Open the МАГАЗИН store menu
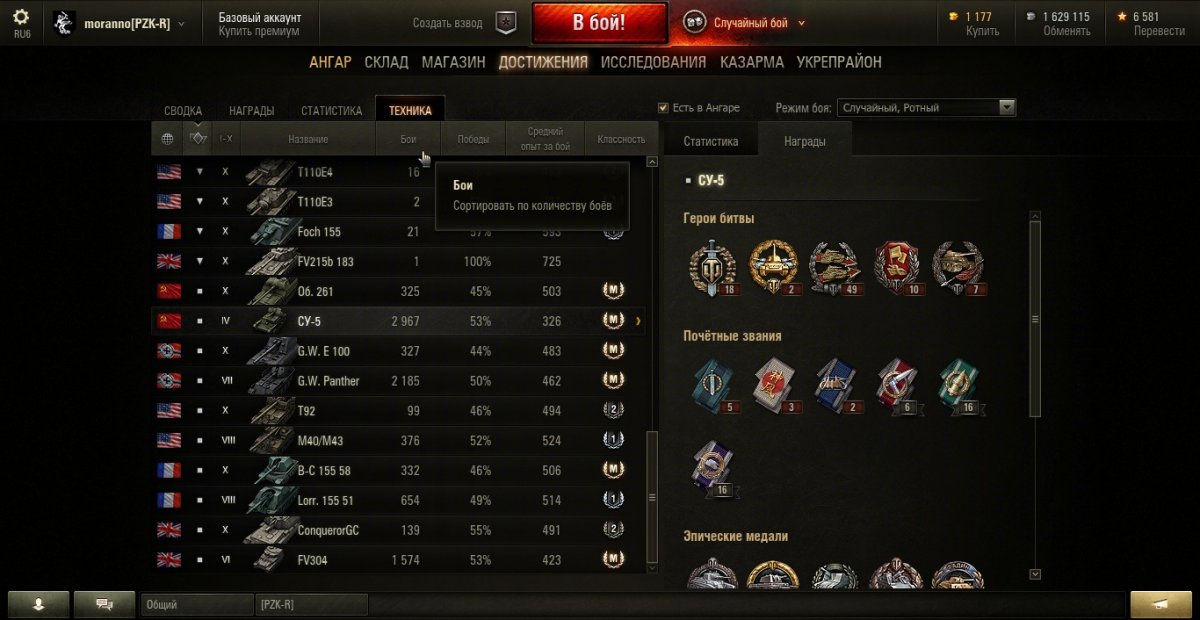This screenshot has width=1200, height=620. pyautogui.click(x=453, y=62)
